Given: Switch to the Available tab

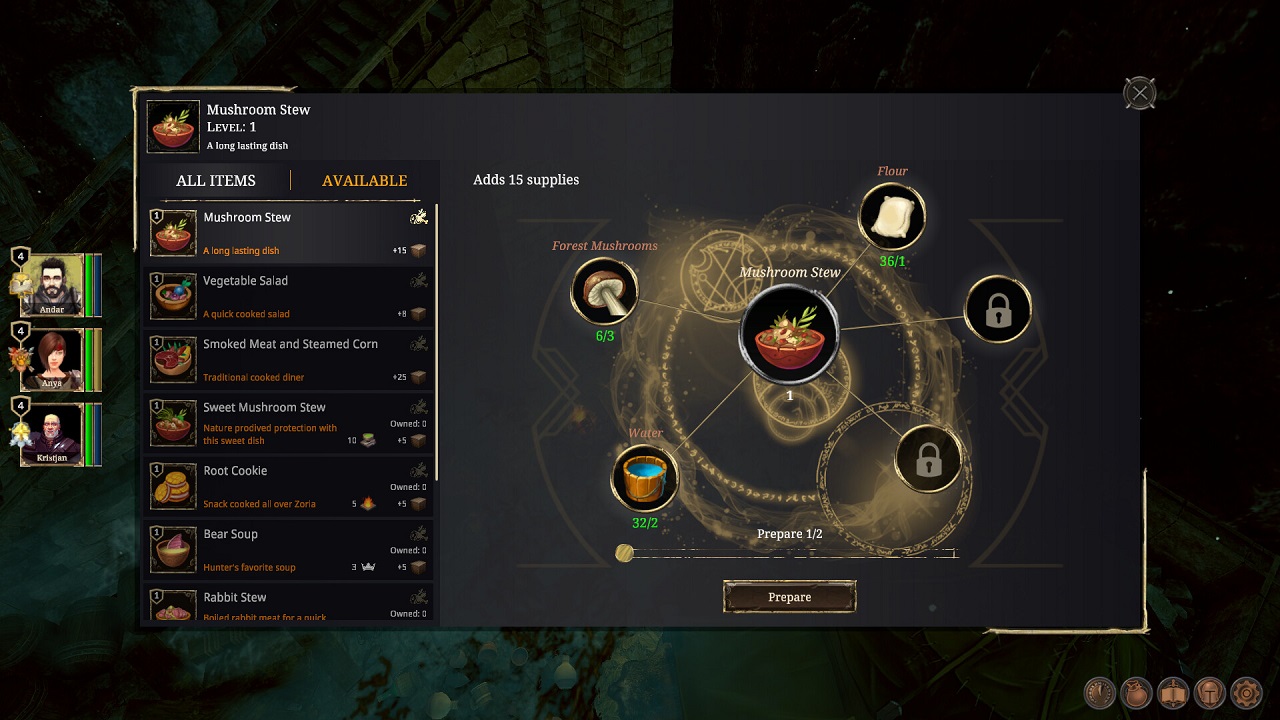Looking at the screenshot, I should tap(364, 181).
